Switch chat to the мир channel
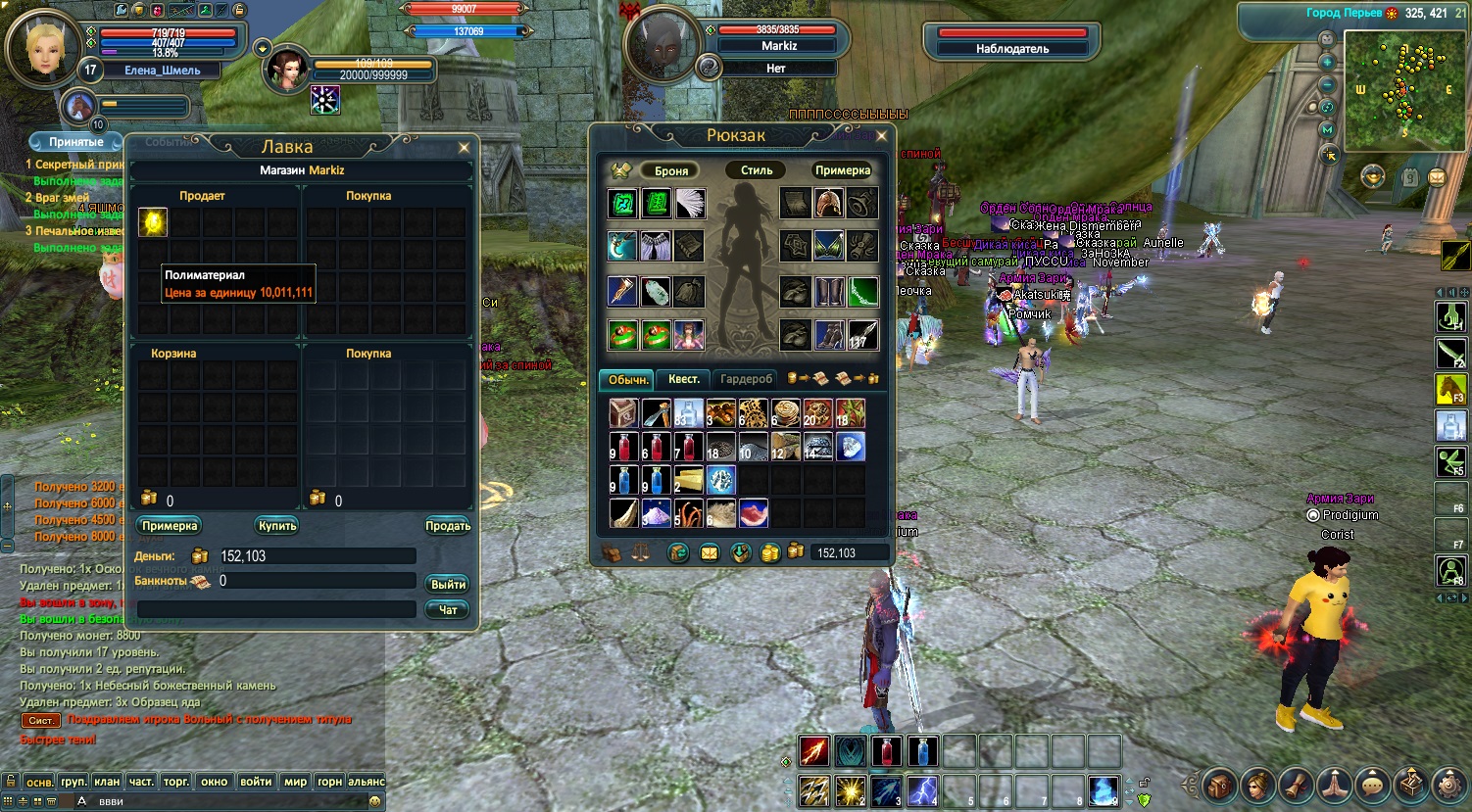Image resolution: width=1472 pixels, height=812 pixels. coord(295,782)
